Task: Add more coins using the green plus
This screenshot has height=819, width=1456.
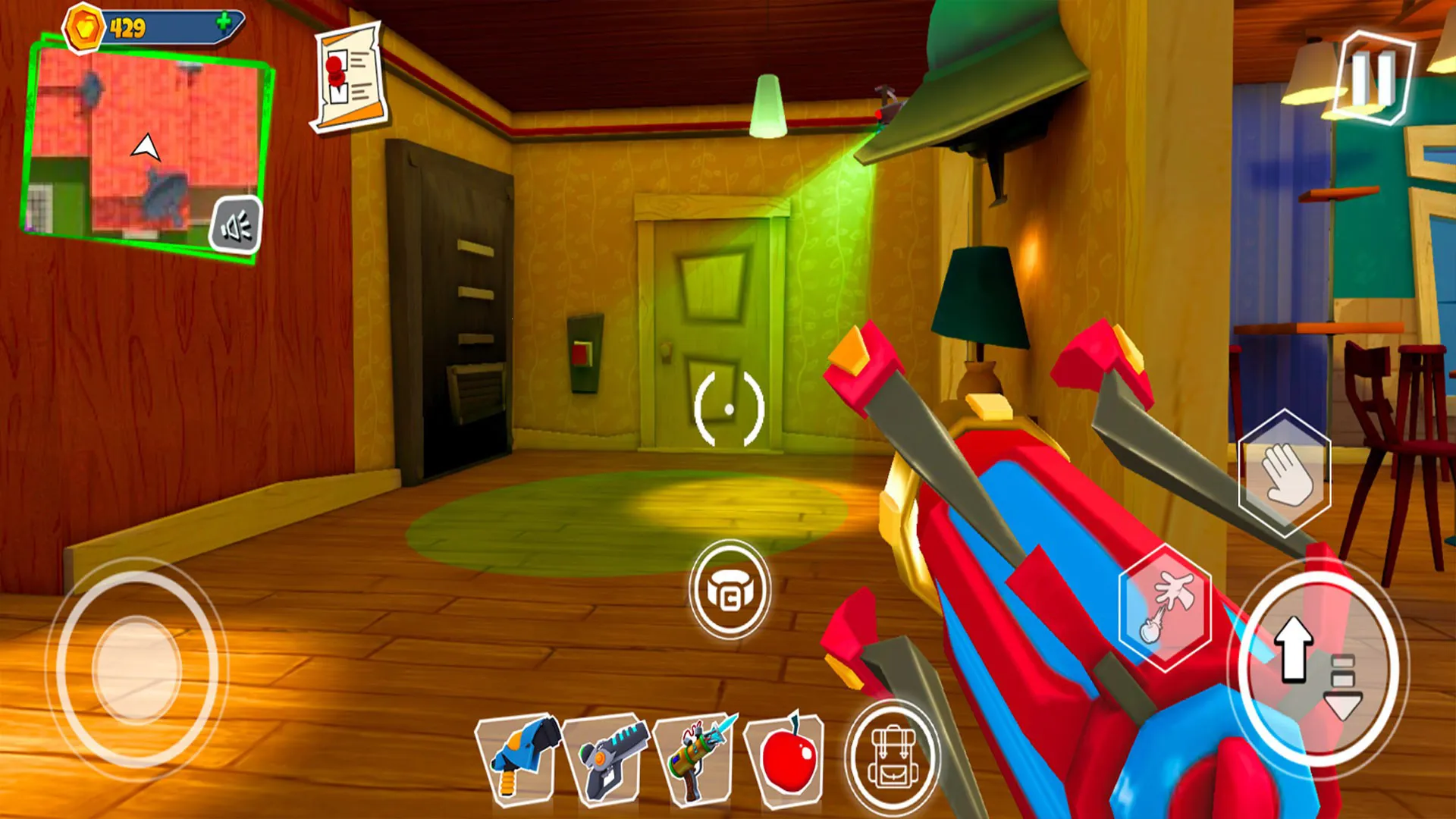Action: (223, 23)
